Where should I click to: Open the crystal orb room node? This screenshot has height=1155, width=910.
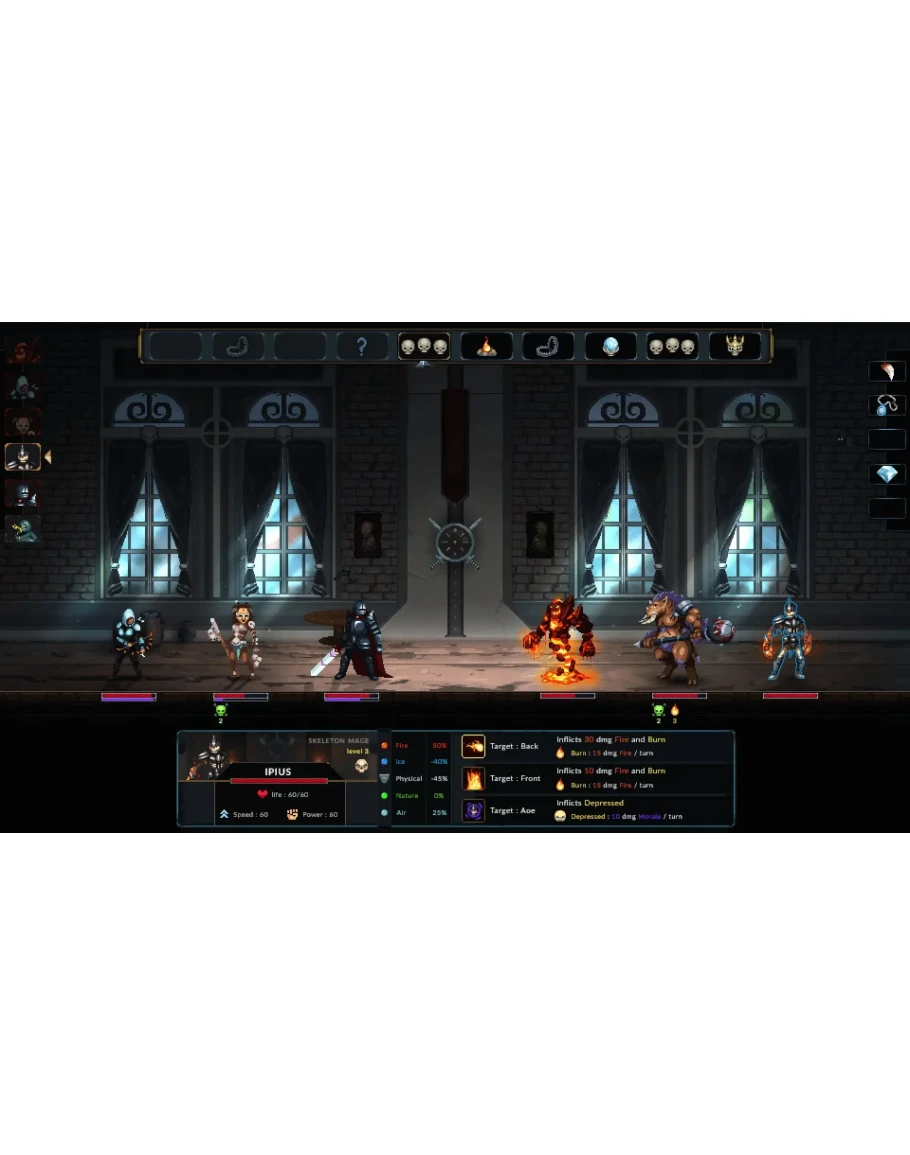click(x=610, y=347)
